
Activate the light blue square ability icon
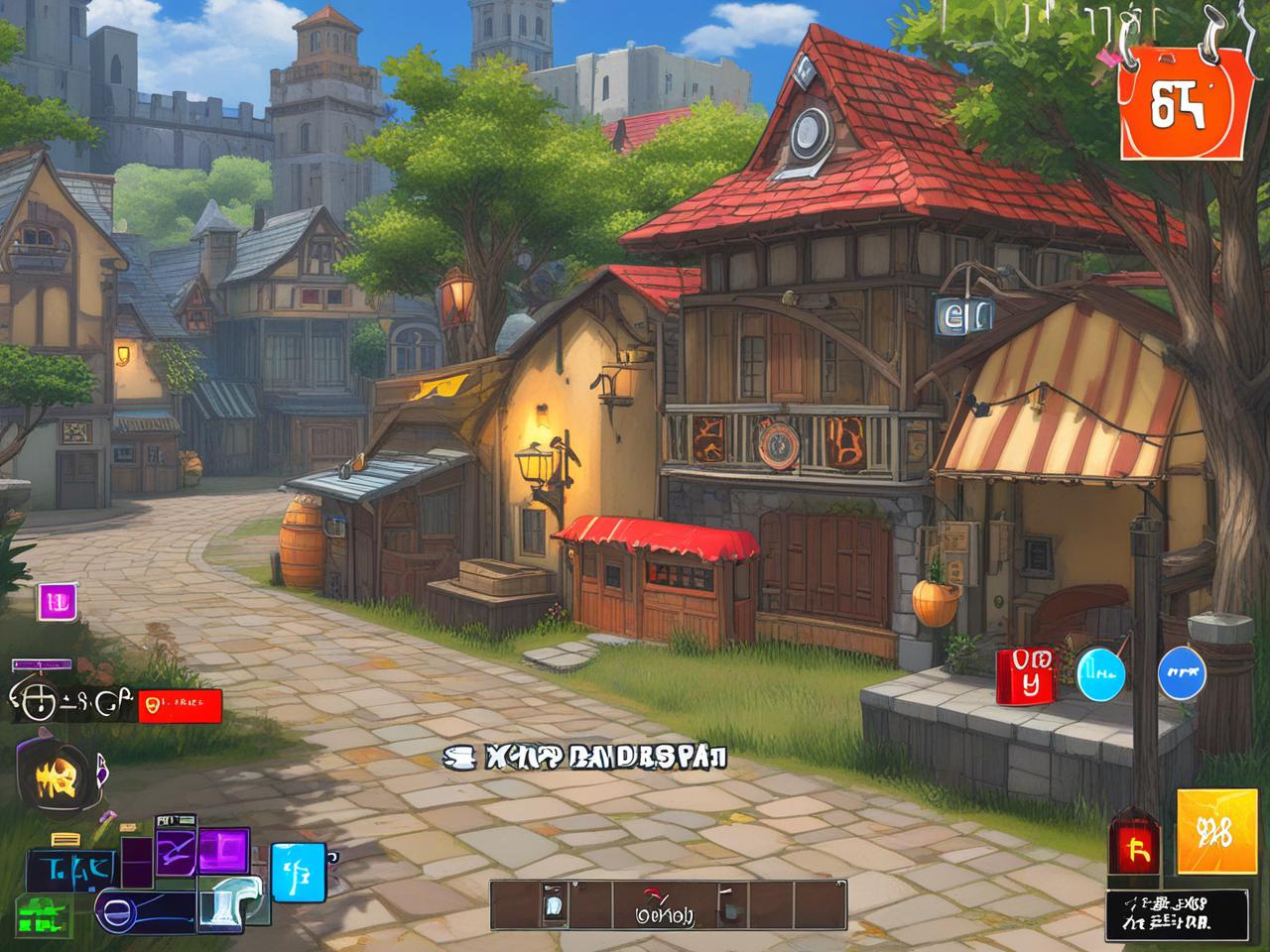pyautogui.click(x=298, y=872)
